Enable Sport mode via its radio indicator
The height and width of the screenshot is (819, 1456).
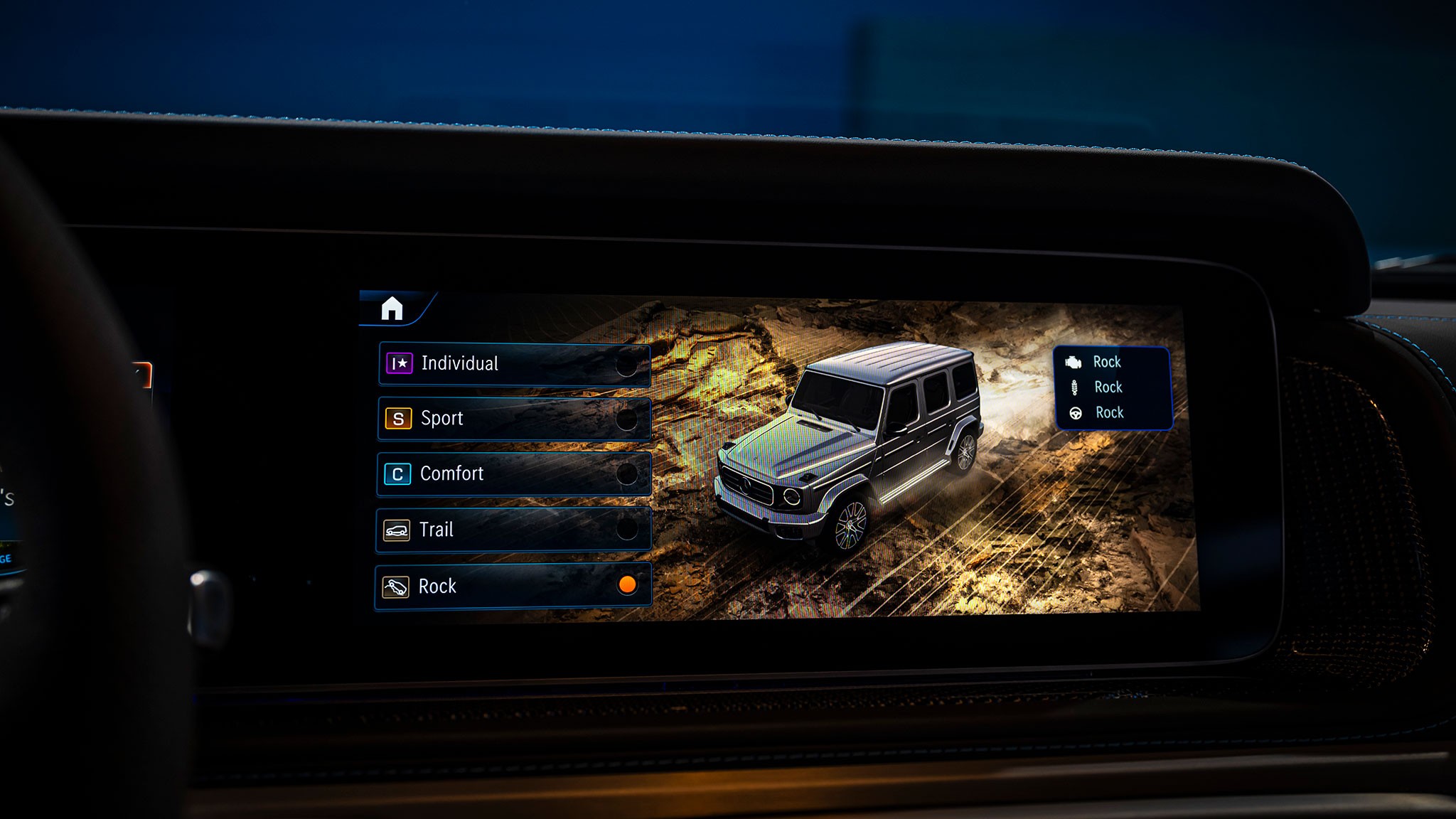pyautogui.click(x=627, y=419)
